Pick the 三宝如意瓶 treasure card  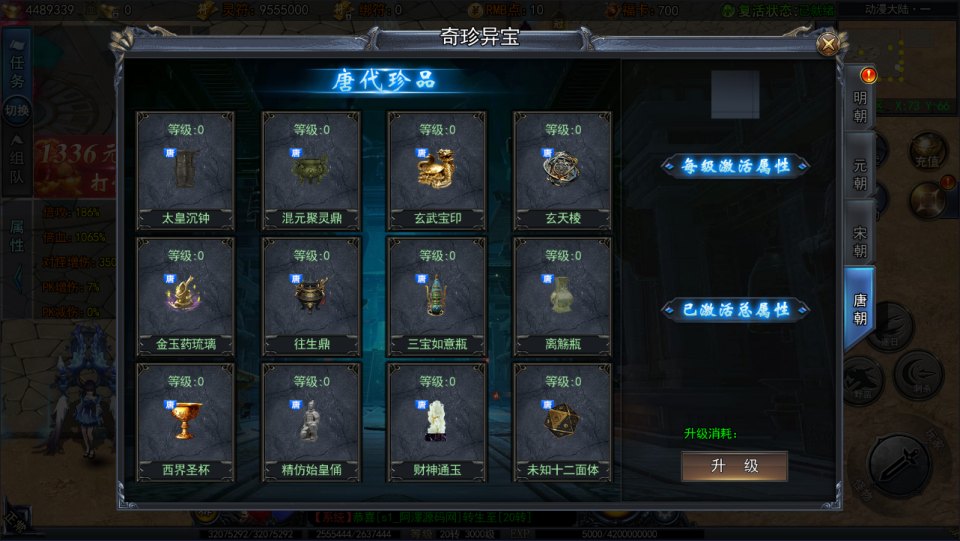coord(437,296)
